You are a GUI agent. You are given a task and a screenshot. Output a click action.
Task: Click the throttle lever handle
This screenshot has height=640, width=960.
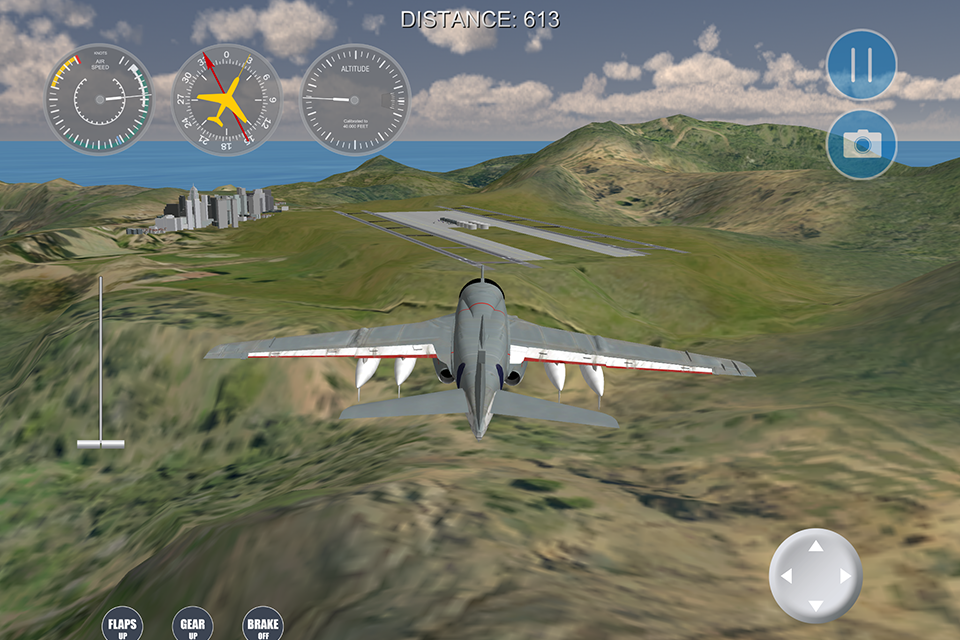101,442
